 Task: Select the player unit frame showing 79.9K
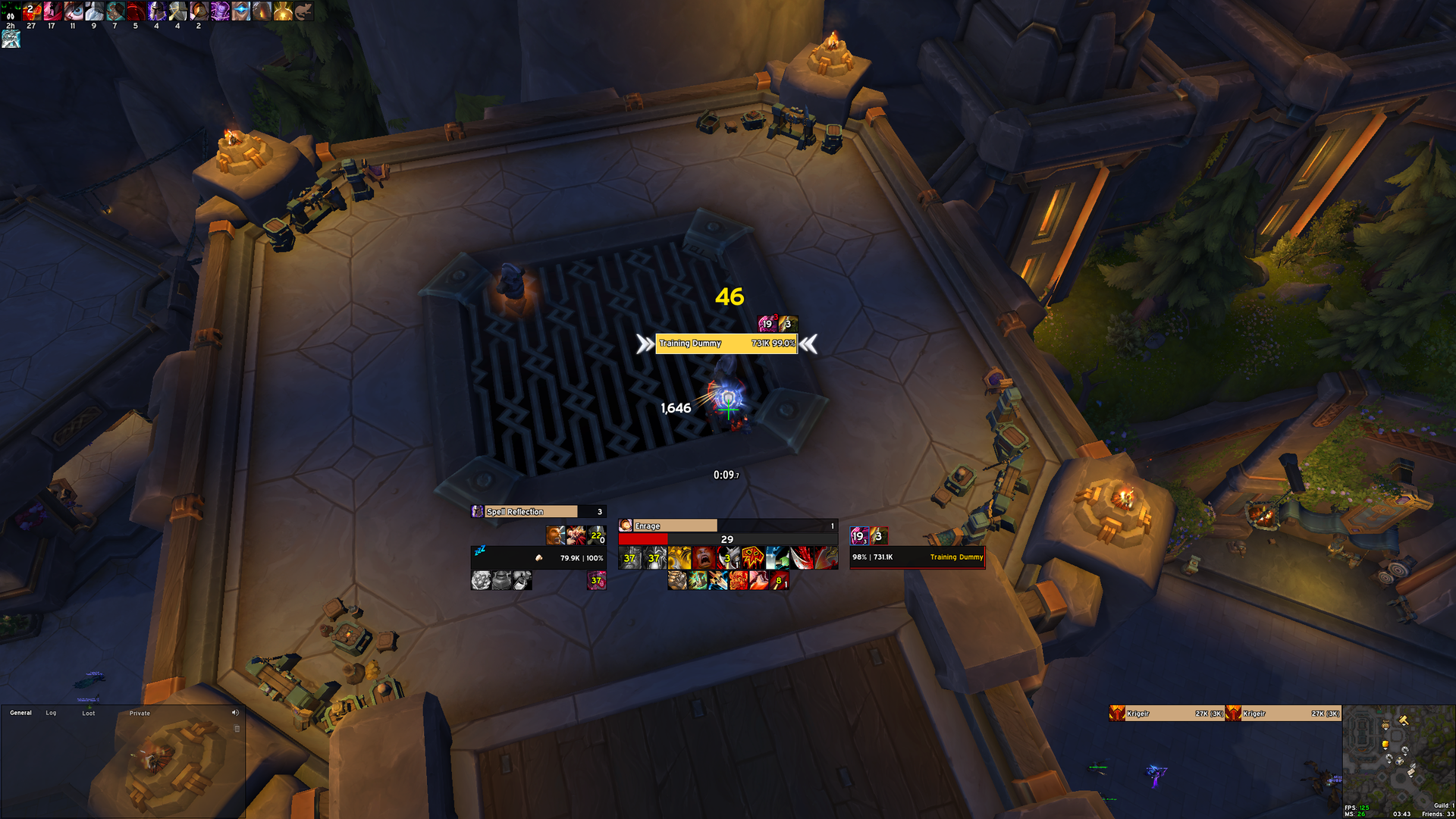[x=538, y=558]
